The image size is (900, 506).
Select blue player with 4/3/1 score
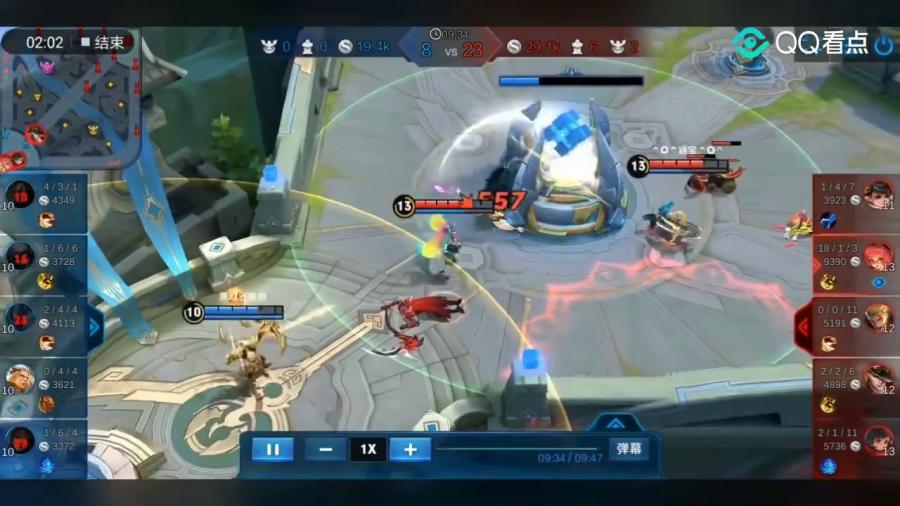coord(45,203)
